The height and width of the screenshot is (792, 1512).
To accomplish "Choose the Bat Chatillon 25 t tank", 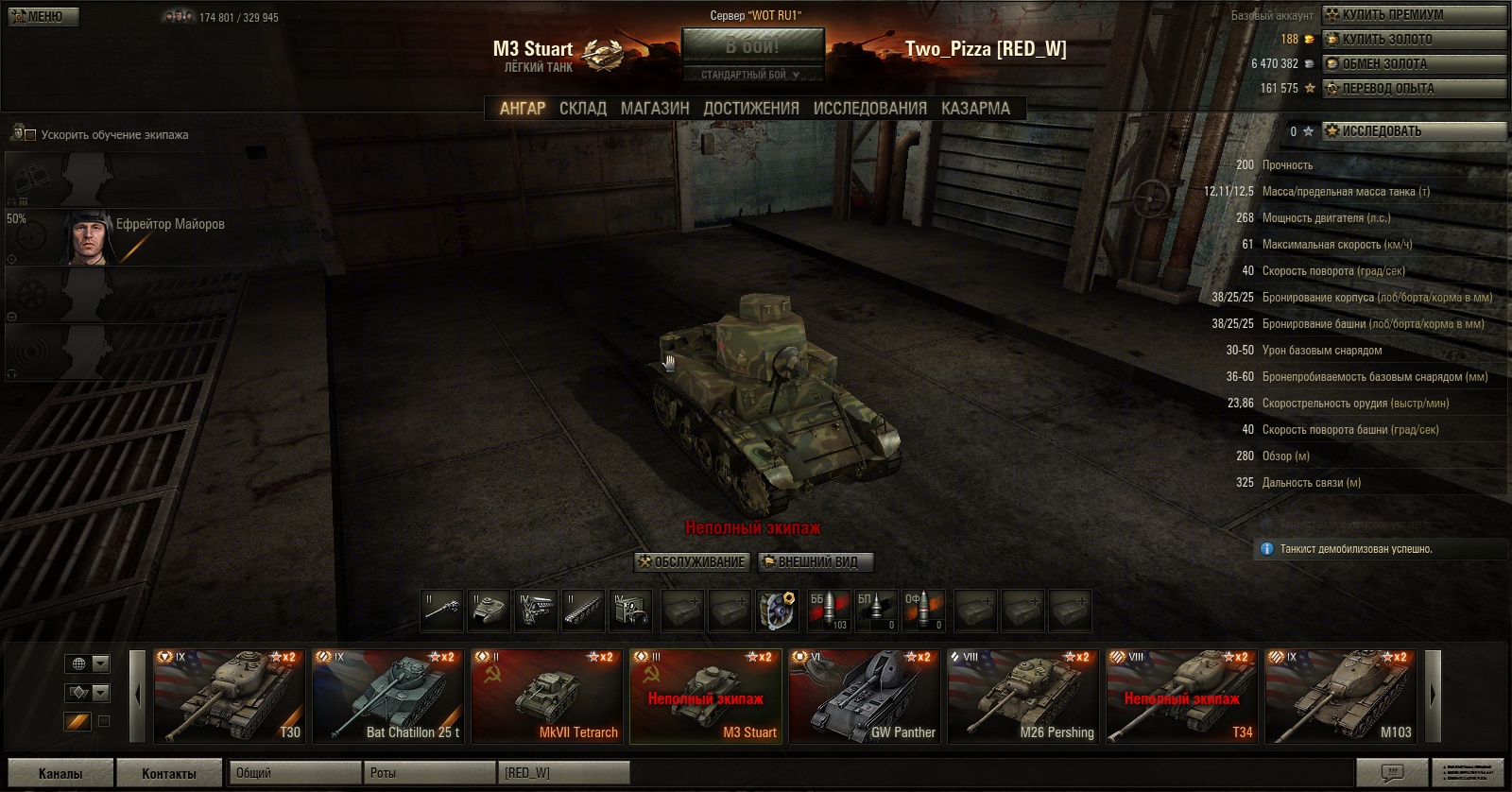I will click(x=388, y=697).
